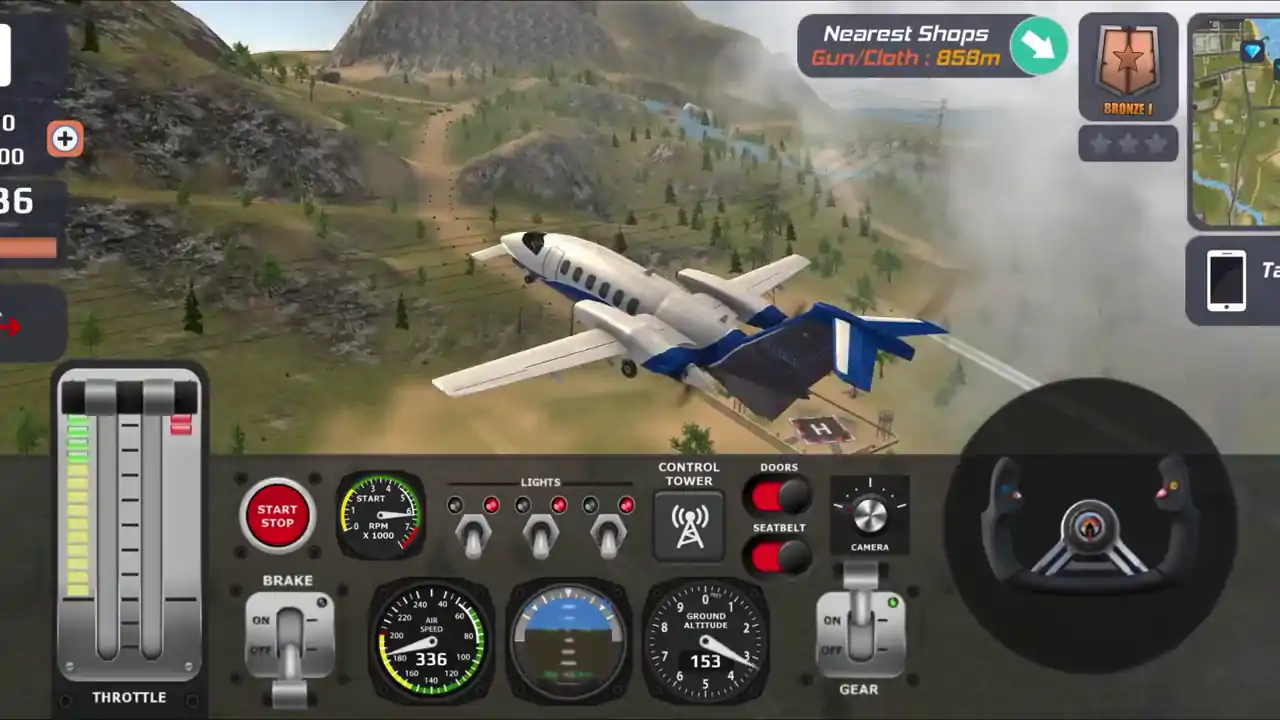View the Bronze I rank badge
1280x720 pixels.
coord(1128,66)
